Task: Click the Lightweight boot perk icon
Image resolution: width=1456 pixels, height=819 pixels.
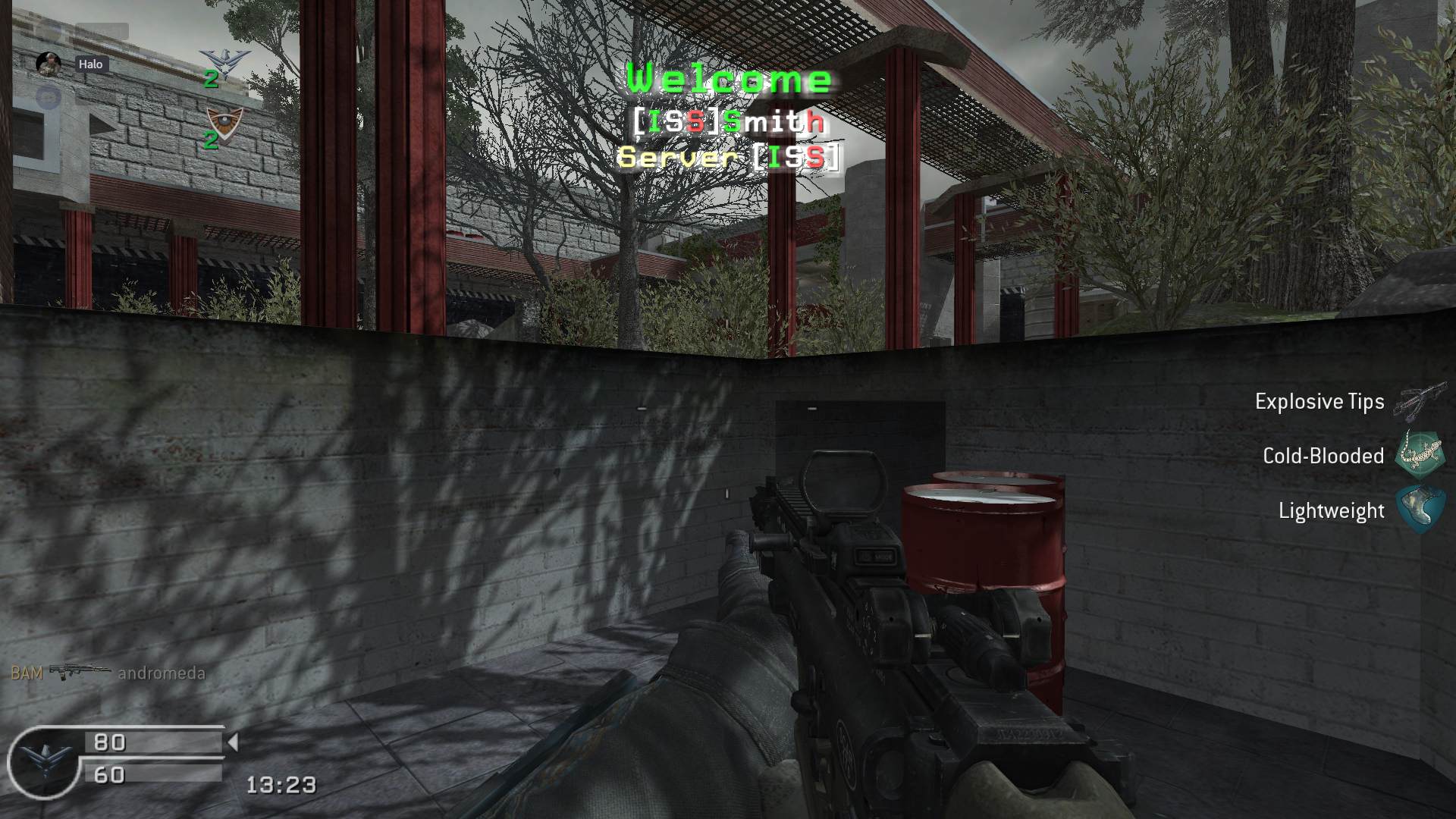Action: tap(1420, 510)
